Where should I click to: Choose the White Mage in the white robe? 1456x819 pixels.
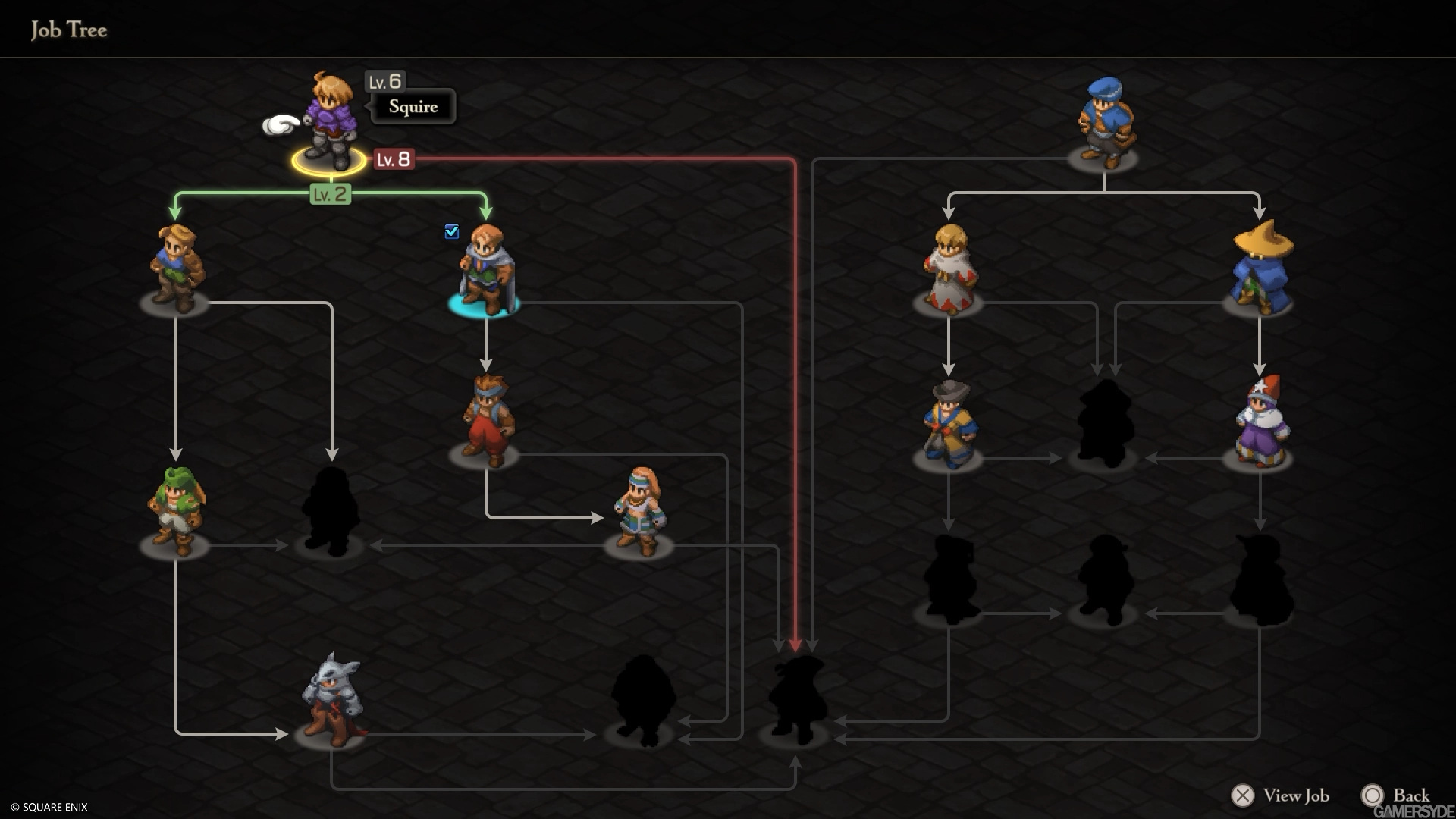(x=949, y=269)
